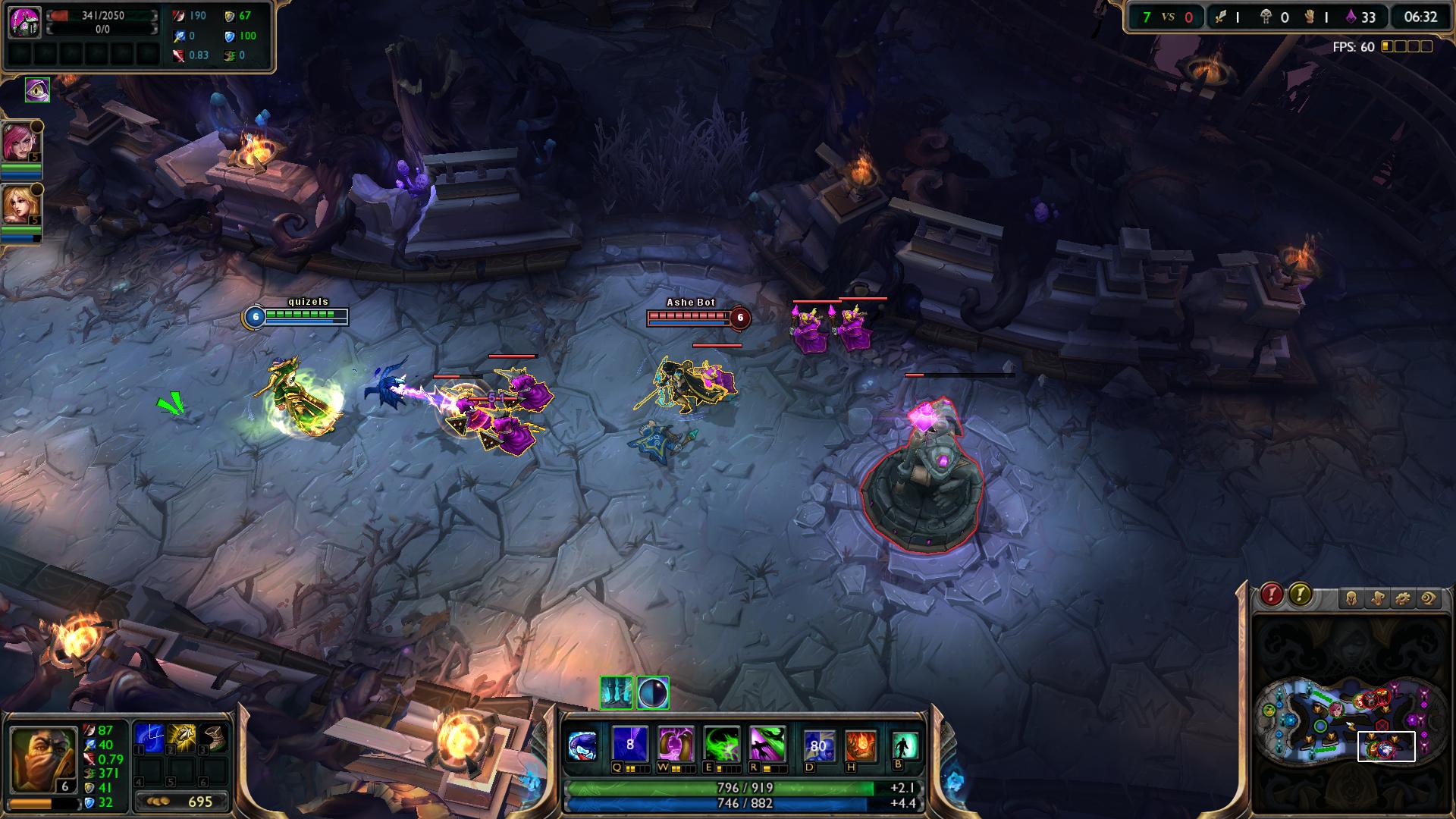Toggle the eye icon button above minimap

(x=1429, y=599)
